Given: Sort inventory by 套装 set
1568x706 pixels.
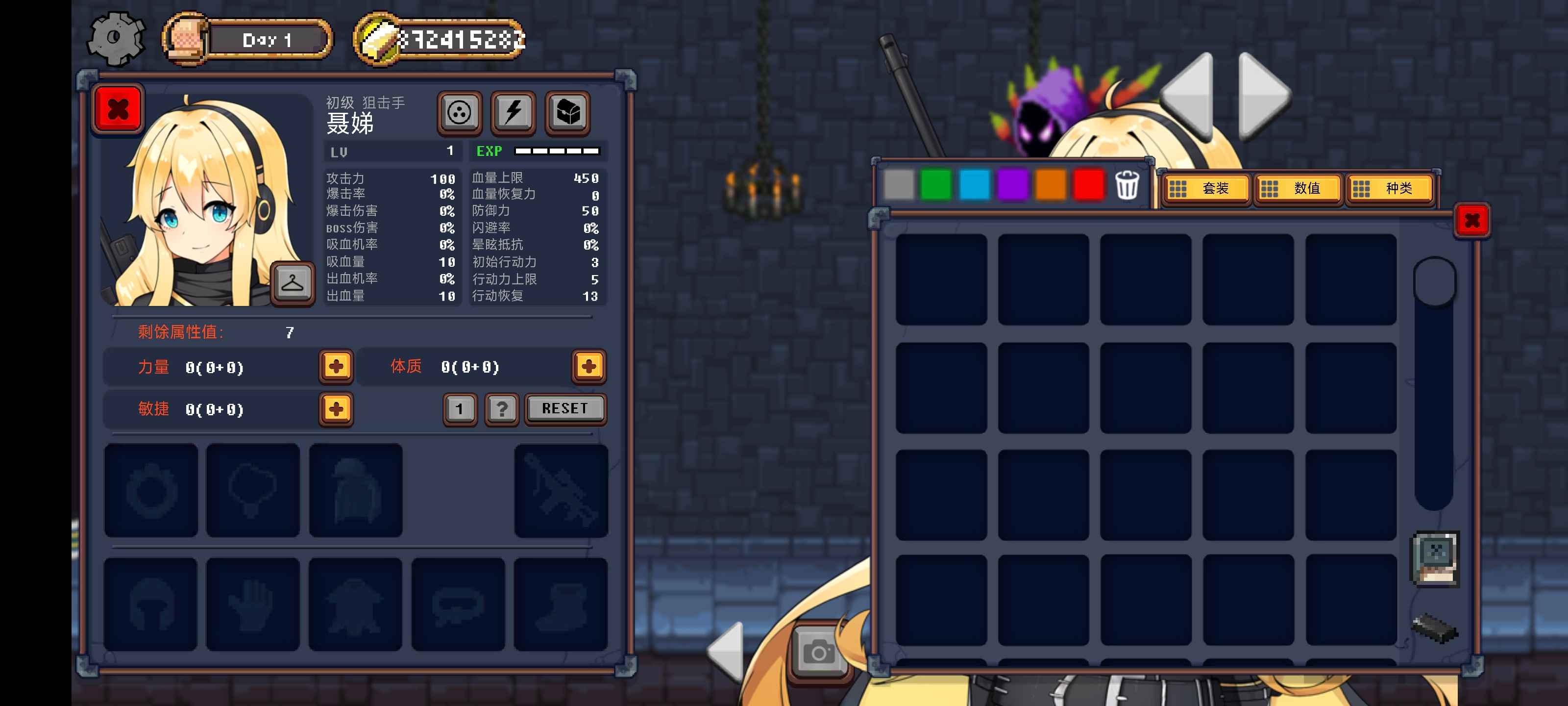Looking at the screenshot, I should point(1205,189).
